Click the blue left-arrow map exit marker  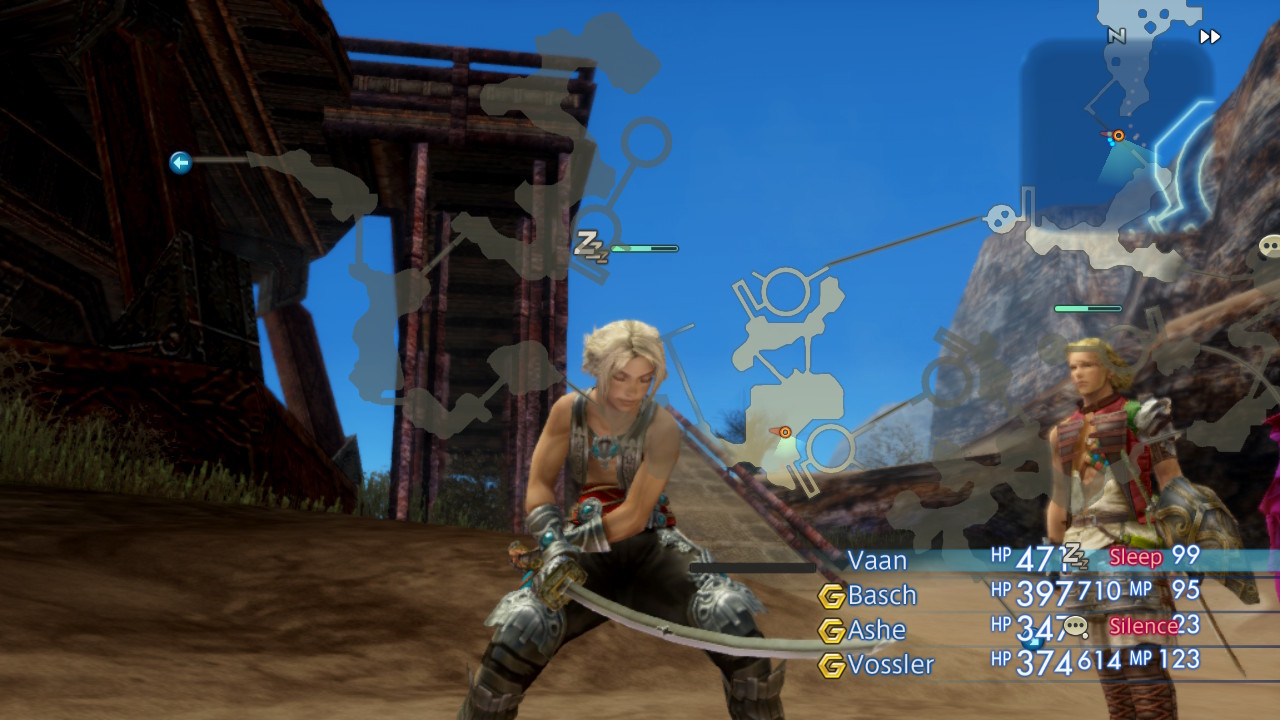pyautogui.click(x=180, y=162)
